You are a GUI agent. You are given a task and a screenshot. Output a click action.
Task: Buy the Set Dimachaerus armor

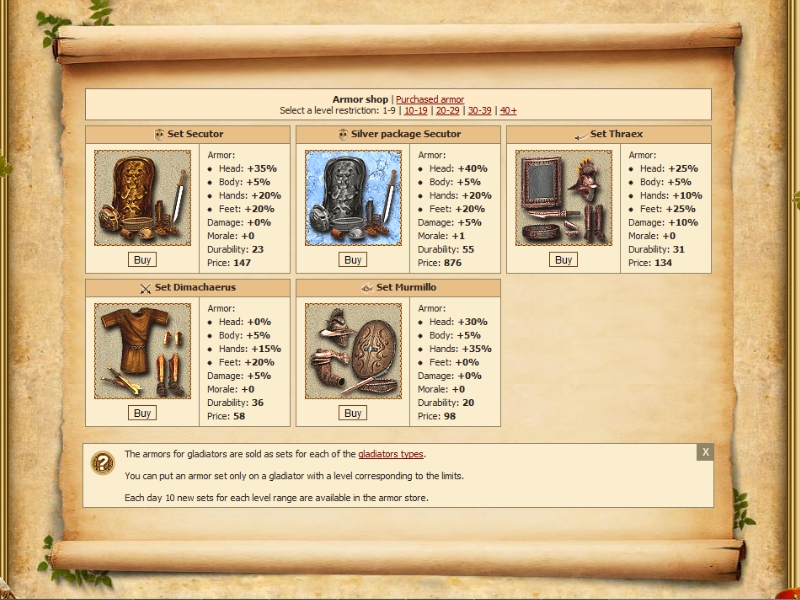point(142,413)
